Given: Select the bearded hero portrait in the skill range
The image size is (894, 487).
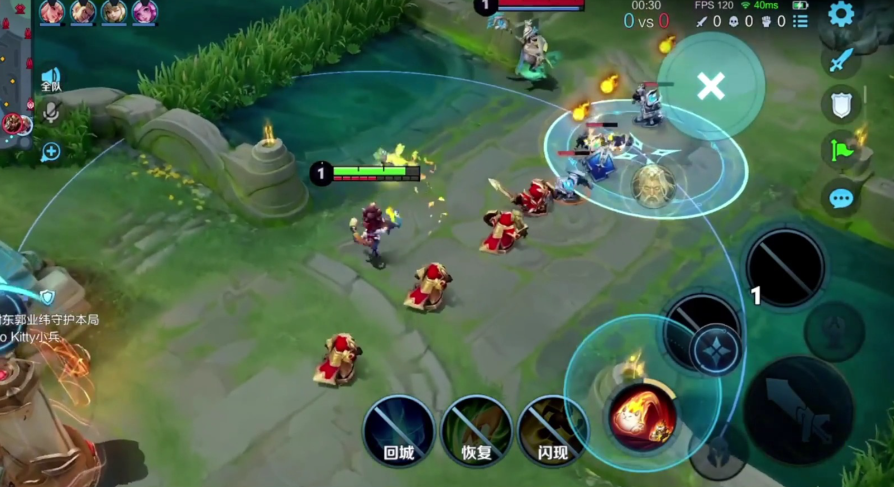Looking at the screenshot, I should click(x=652, y=183).
